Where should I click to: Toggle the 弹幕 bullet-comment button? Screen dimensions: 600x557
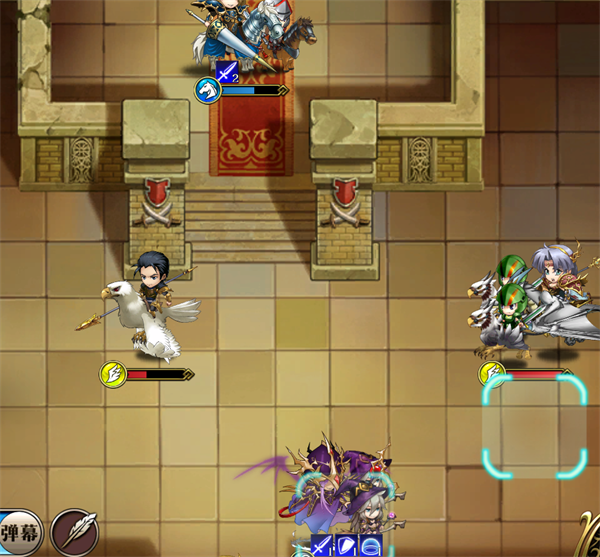point(17,532)
